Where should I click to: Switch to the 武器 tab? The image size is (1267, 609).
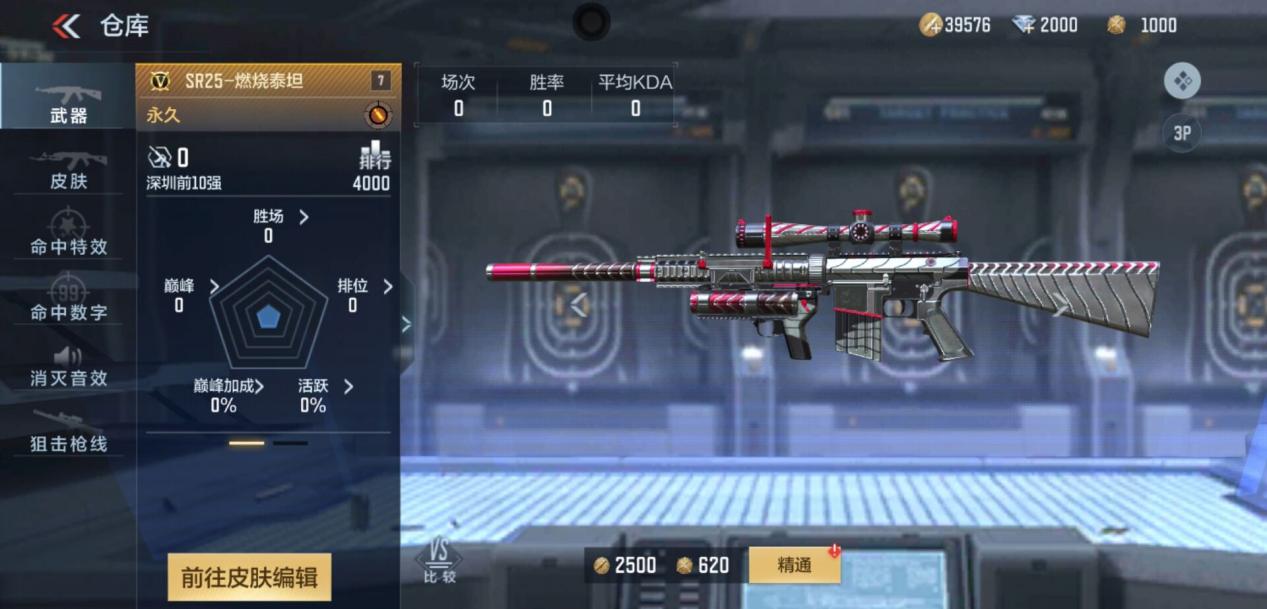point(68,100)
